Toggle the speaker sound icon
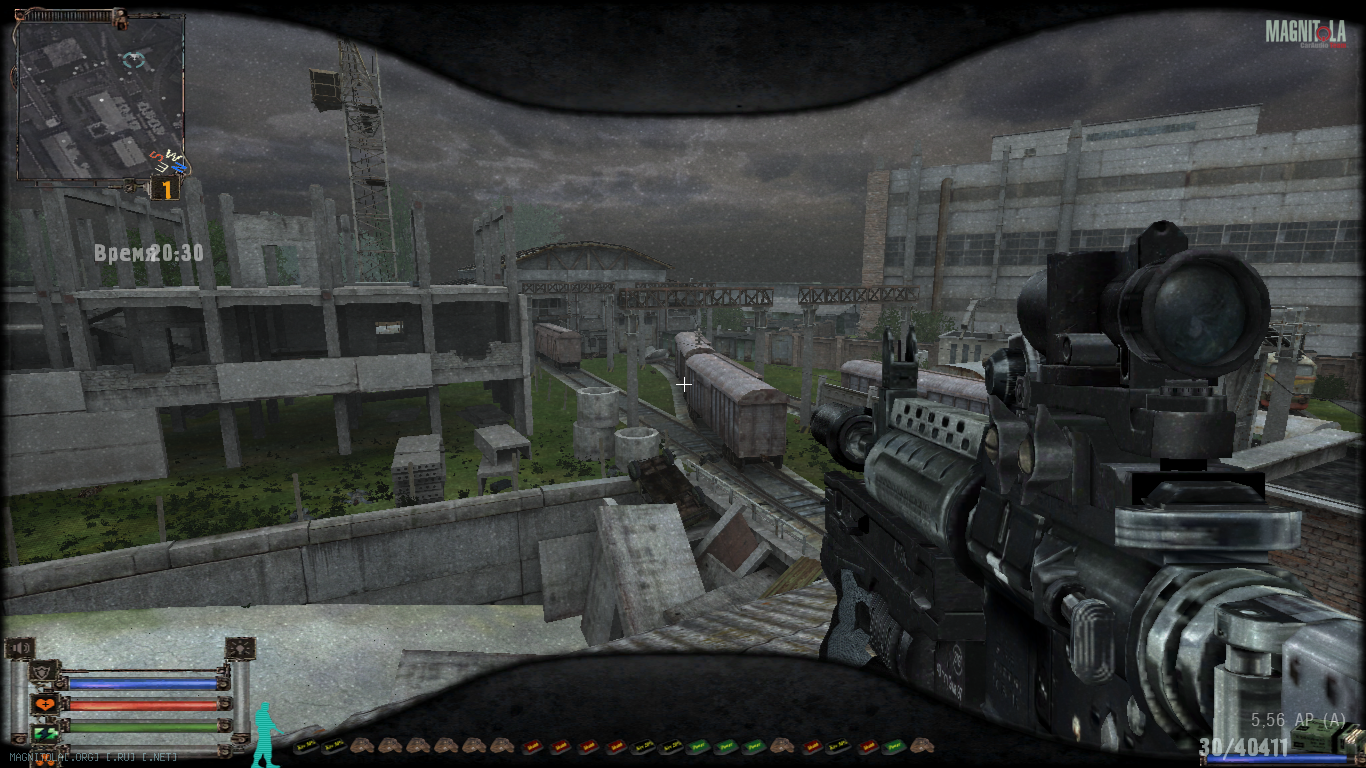 tap(20, 648)
